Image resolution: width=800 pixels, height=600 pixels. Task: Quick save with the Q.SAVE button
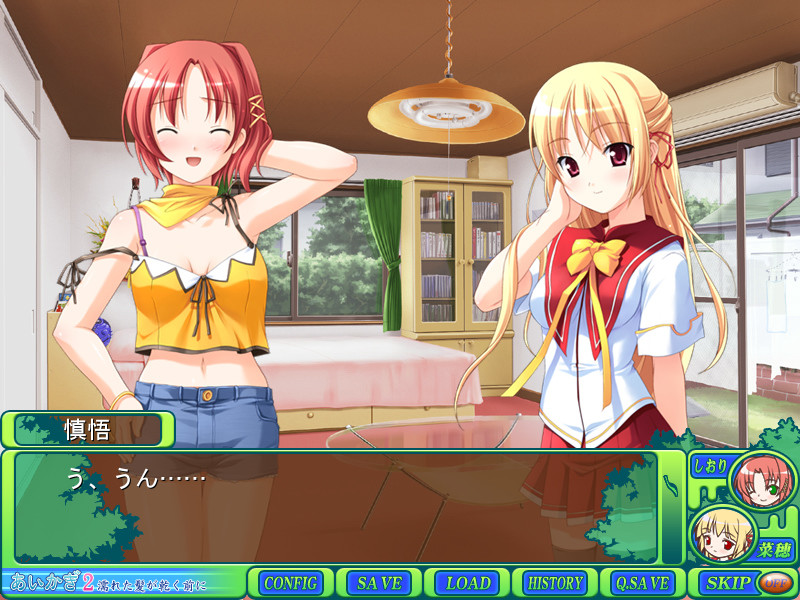tap(643, 583)
